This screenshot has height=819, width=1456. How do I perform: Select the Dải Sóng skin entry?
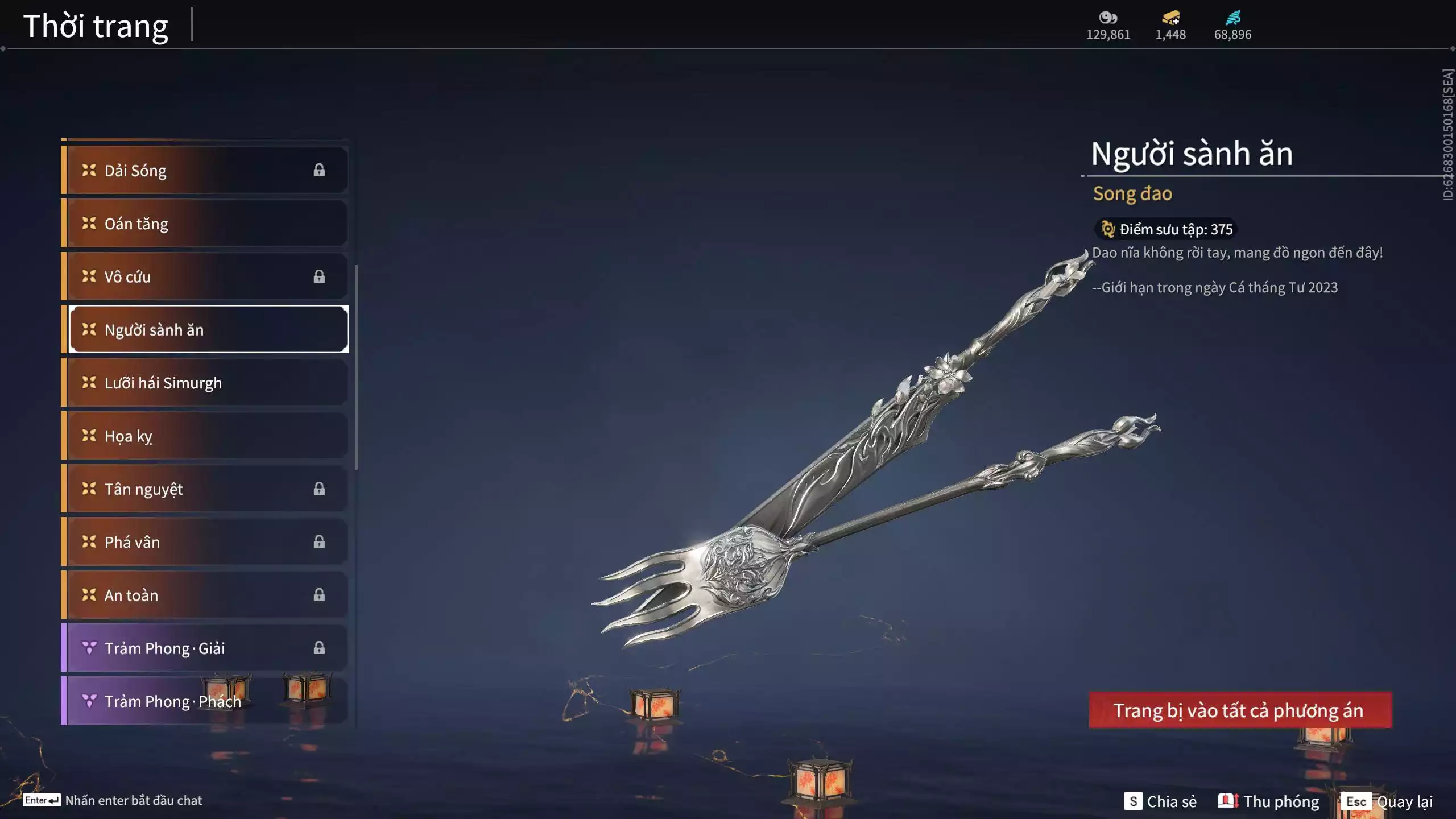205,171
